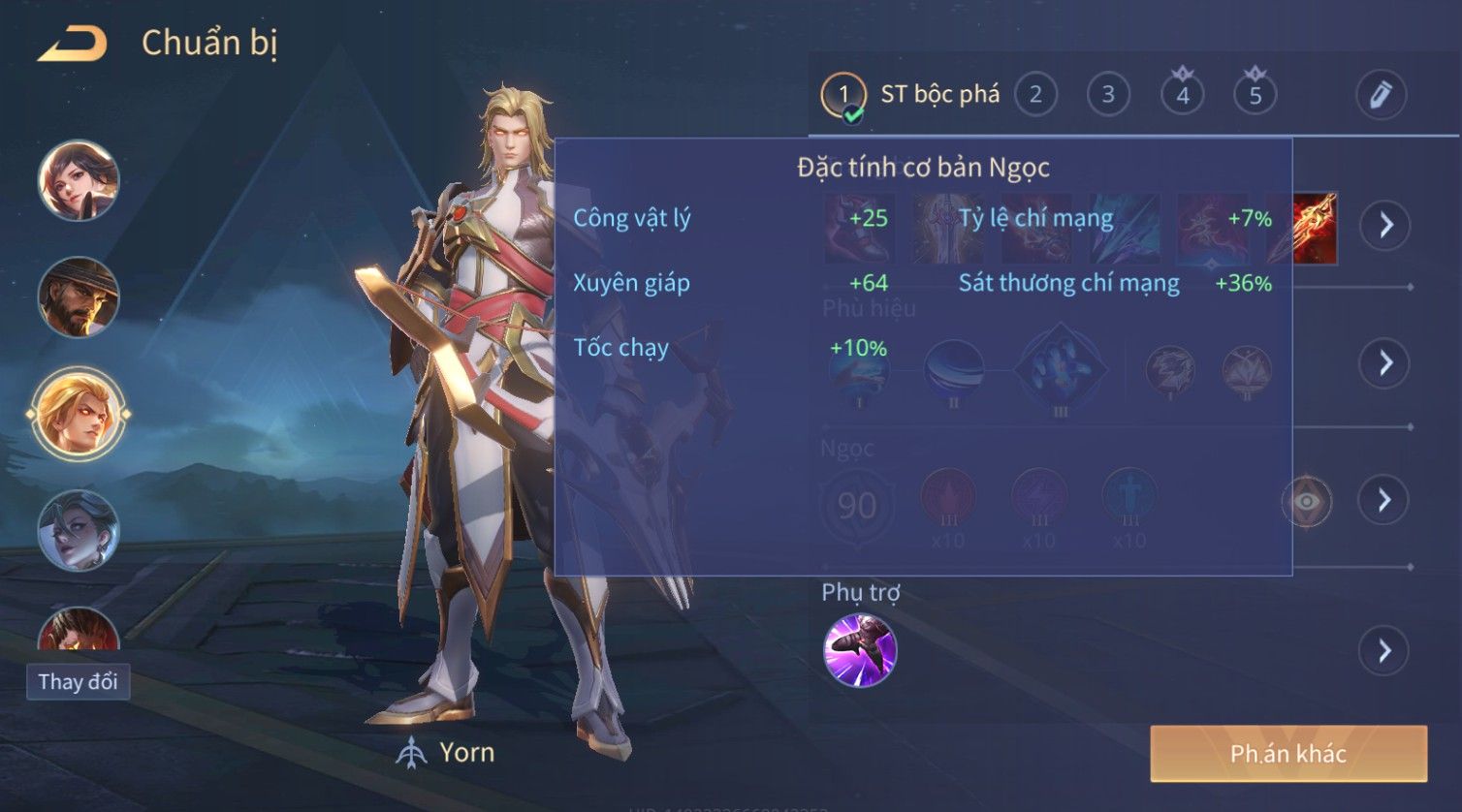Select the silver-haired masked hero portrait
This screenshot has width=1462, height=812.
pos(79,530)
